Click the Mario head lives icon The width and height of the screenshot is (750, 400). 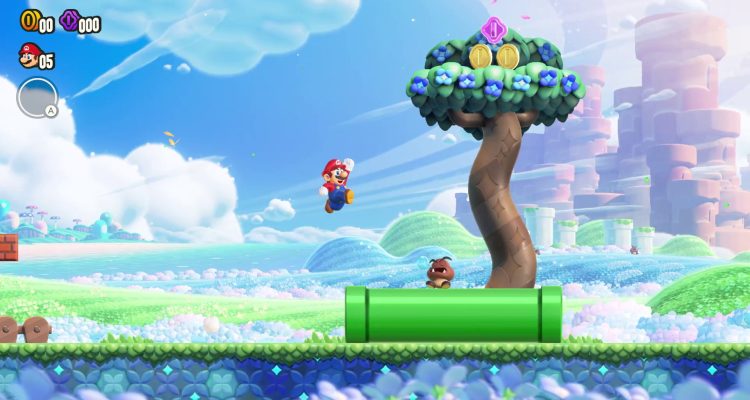point(29,54)
